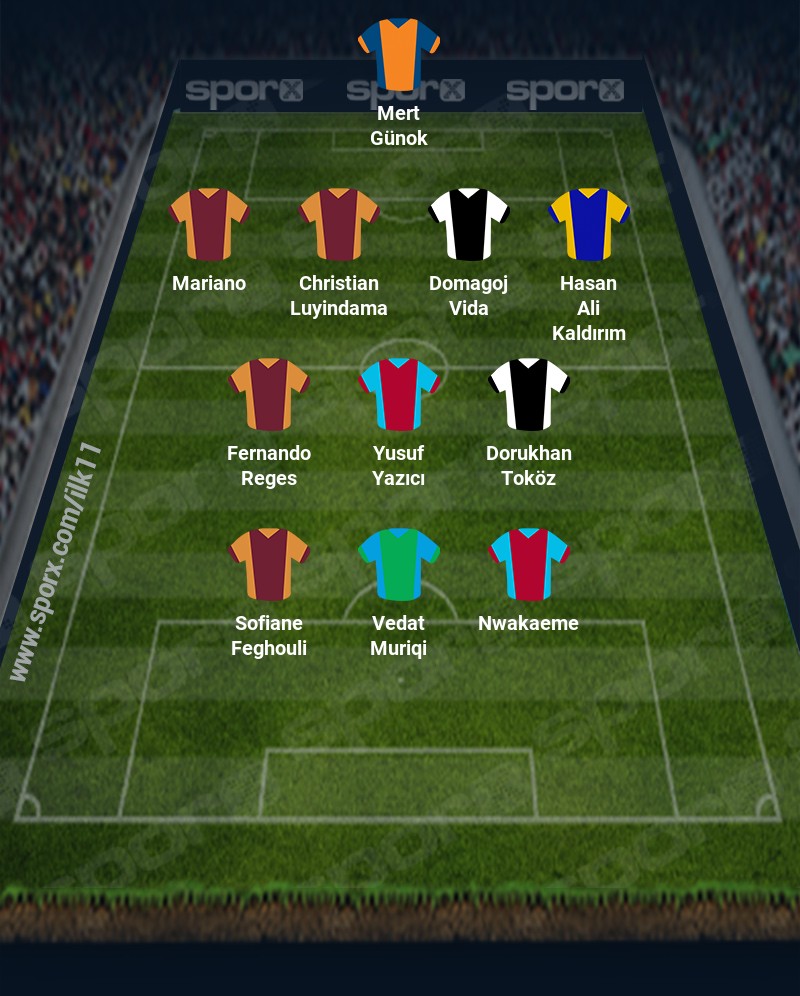The image size is (800, 996).
Task: Pick Dorukhan Toköz's jersey
Action: [x=529, y=394]
